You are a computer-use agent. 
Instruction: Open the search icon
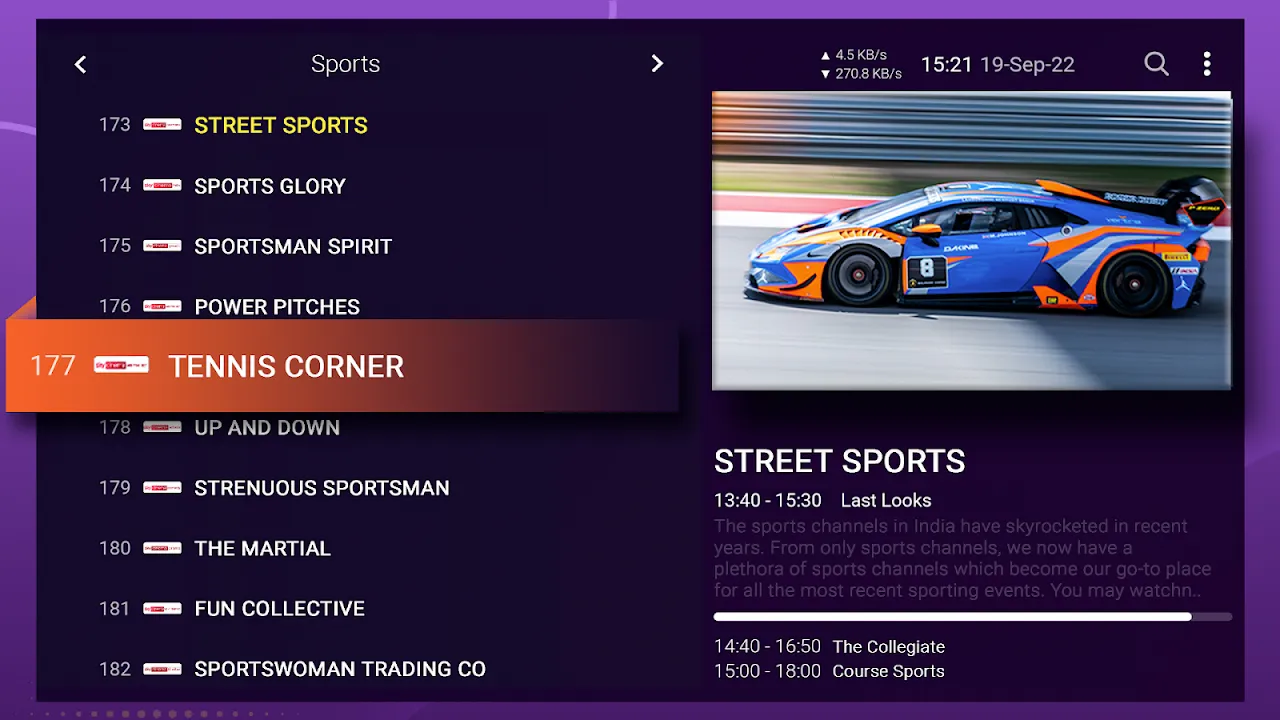tap(1156, 63)
